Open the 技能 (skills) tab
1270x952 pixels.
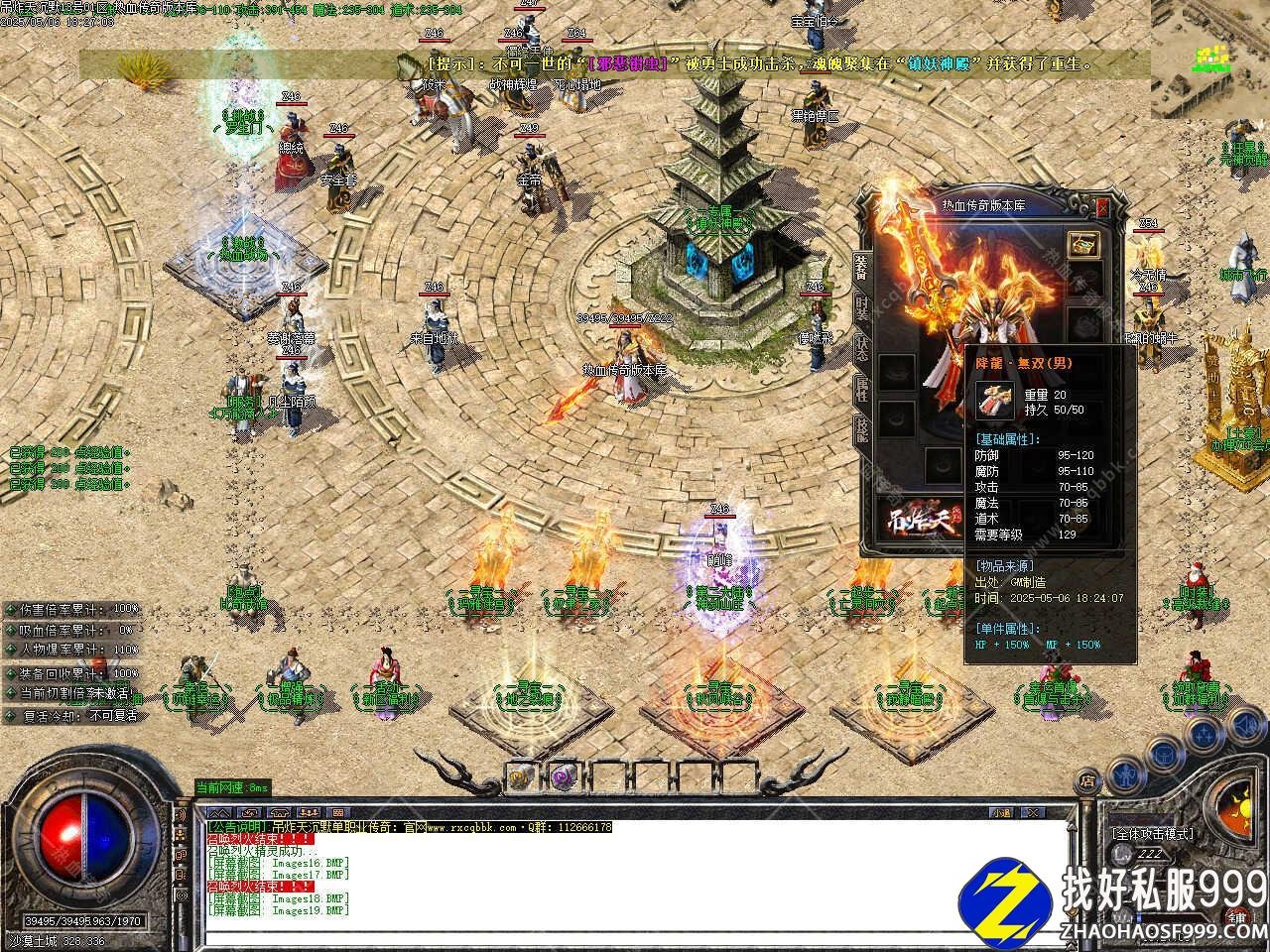click(x=861, y=429)
